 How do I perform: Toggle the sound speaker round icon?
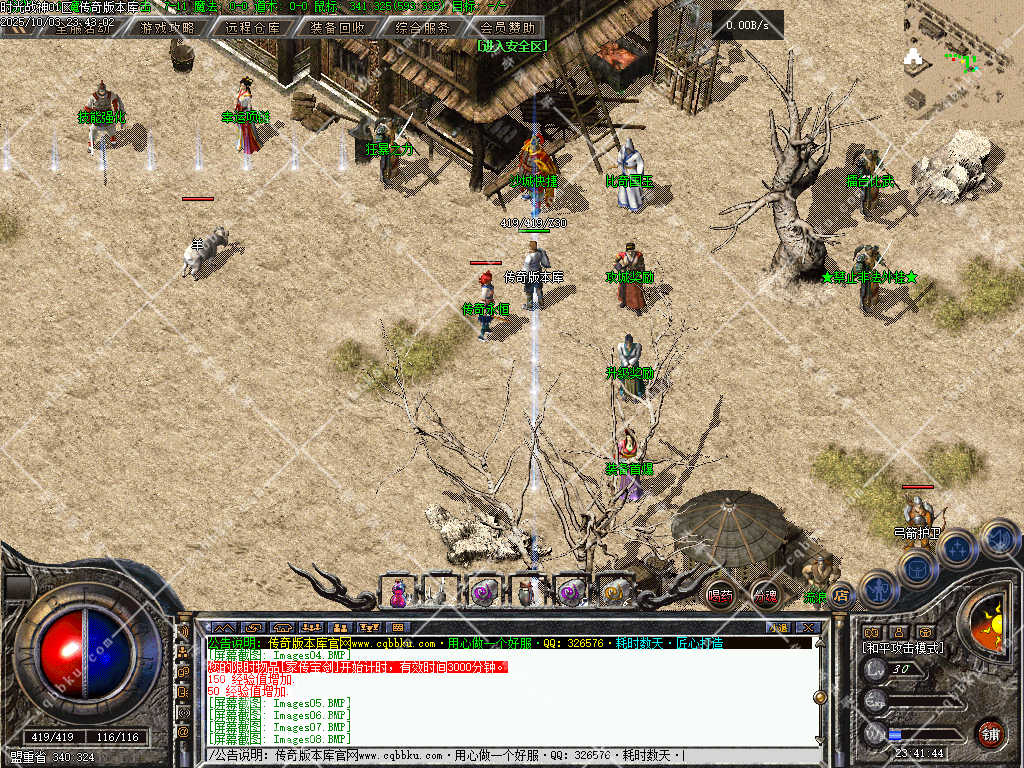click(998, 538)
